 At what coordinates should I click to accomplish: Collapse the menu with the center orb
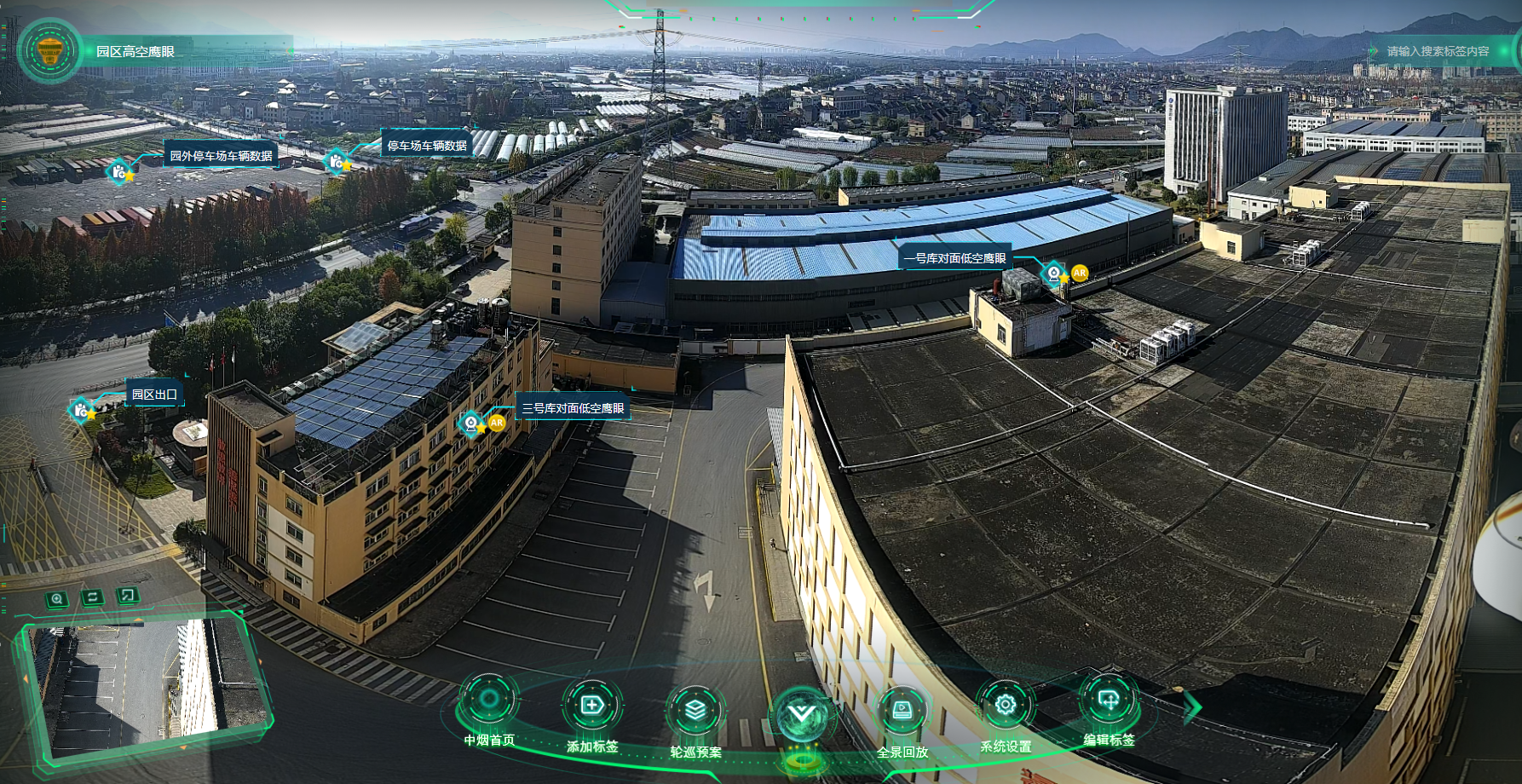click(x=801, y=714)
